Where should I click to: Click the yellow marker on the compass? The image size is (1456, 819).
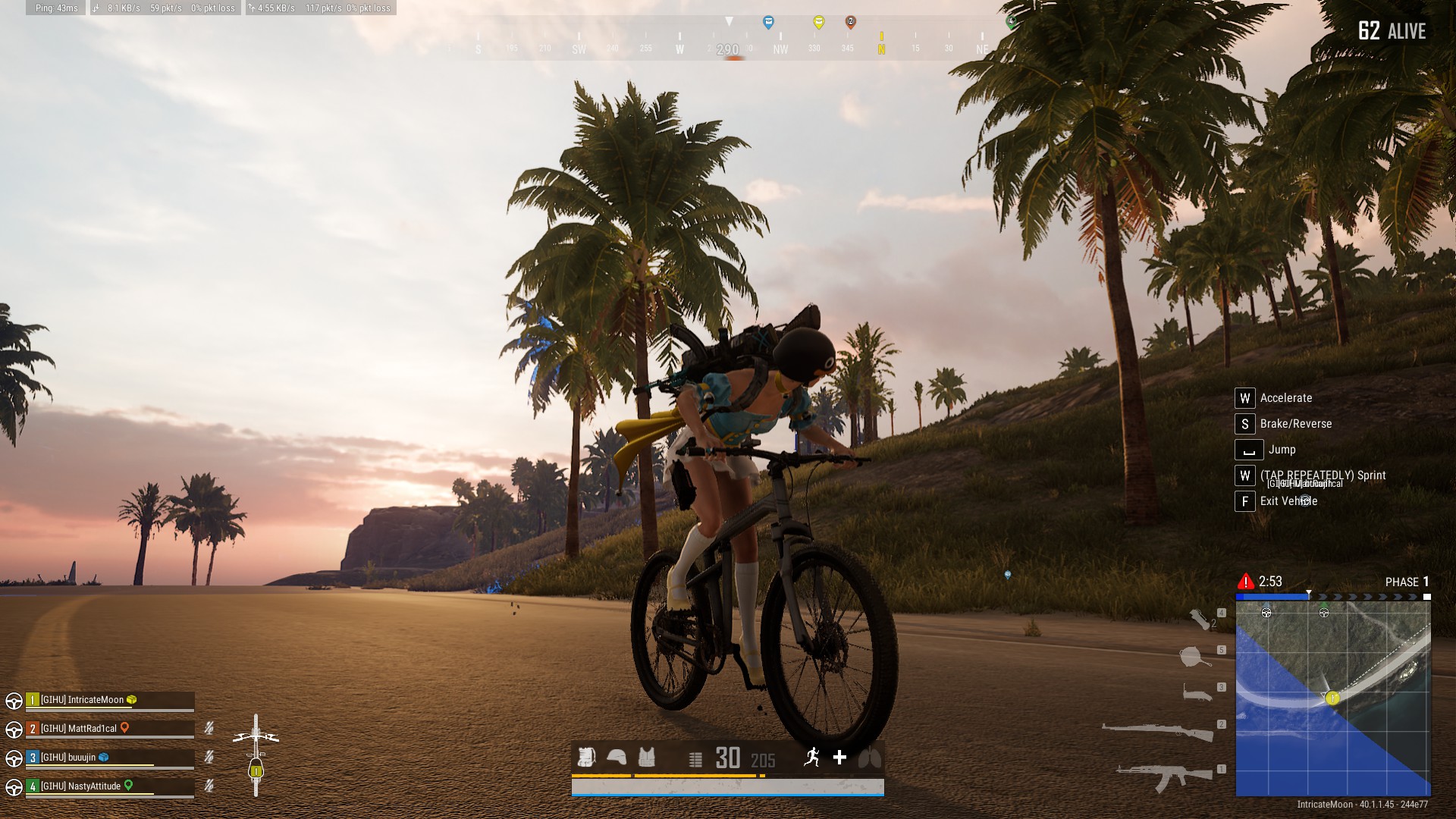click(x=818, y=22)
